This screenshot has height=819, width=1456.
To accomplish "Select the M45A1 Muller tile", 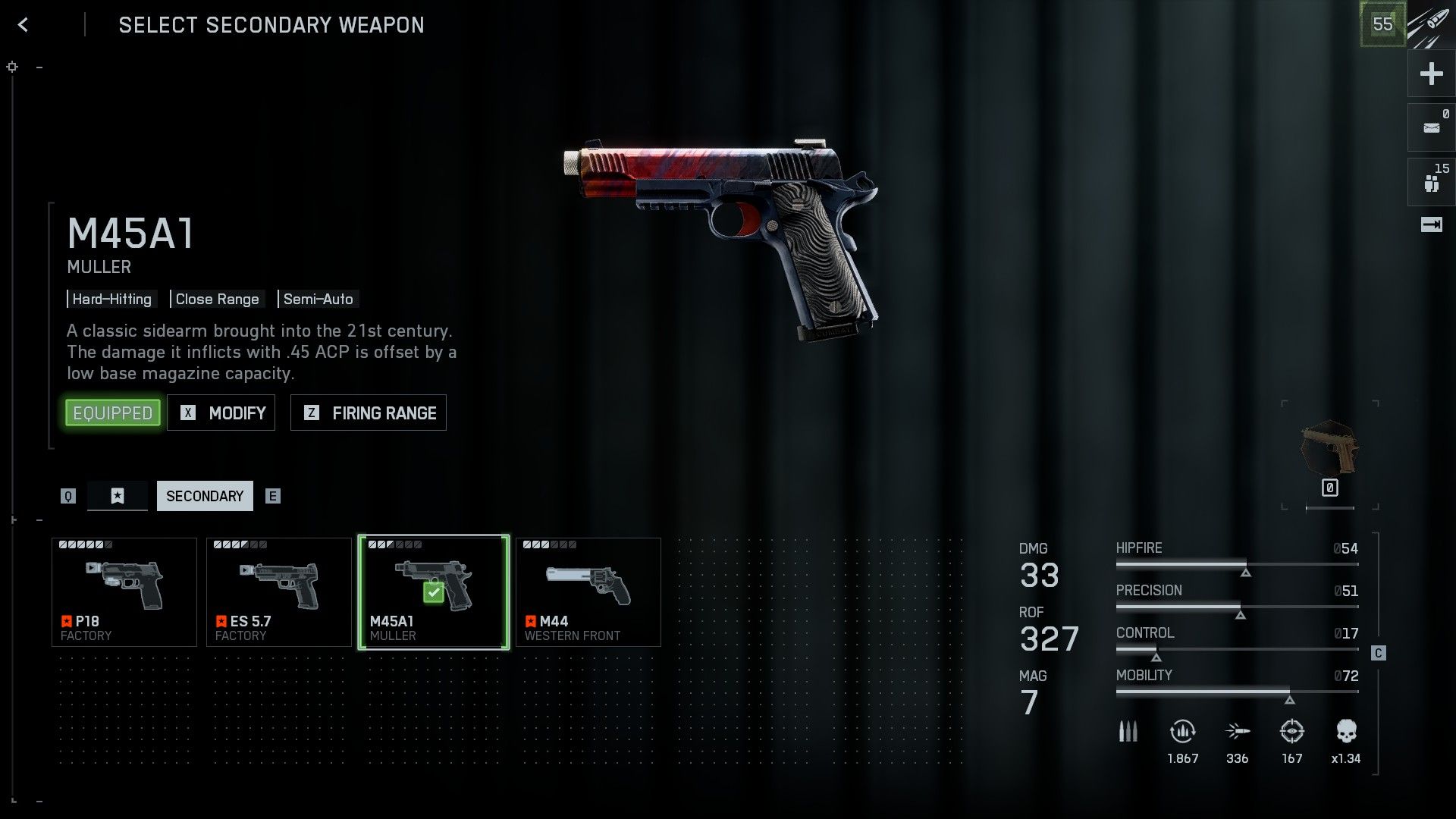I will tap(434, 592).
